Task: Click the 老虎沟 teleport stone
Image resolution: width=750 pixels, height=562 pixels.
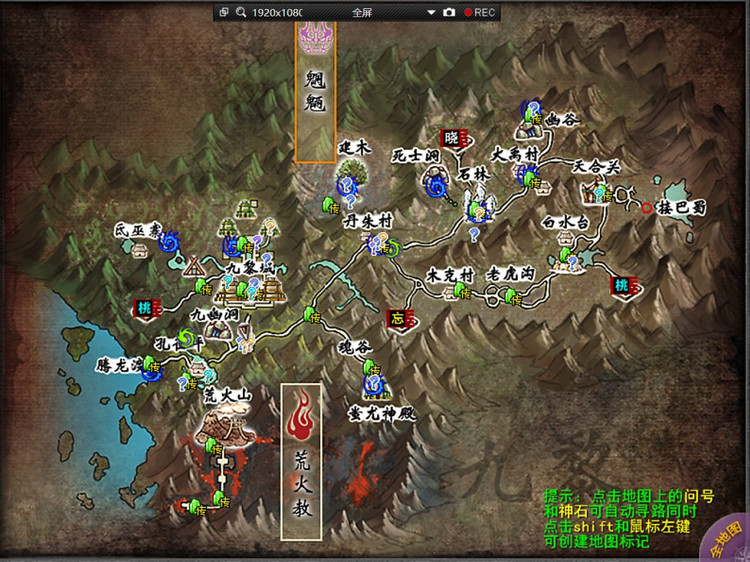Action: [510, 294]
